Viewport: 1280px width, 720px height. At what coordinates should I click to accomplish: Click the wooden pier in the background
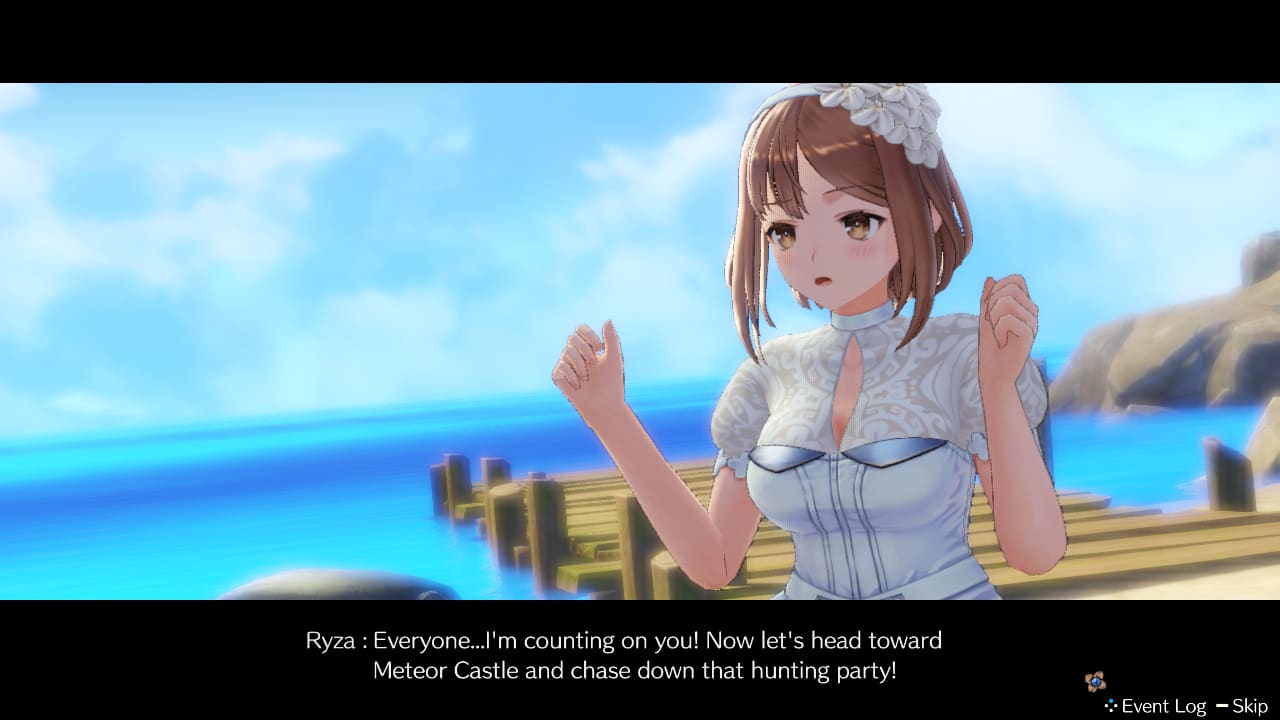pos(580,510)
